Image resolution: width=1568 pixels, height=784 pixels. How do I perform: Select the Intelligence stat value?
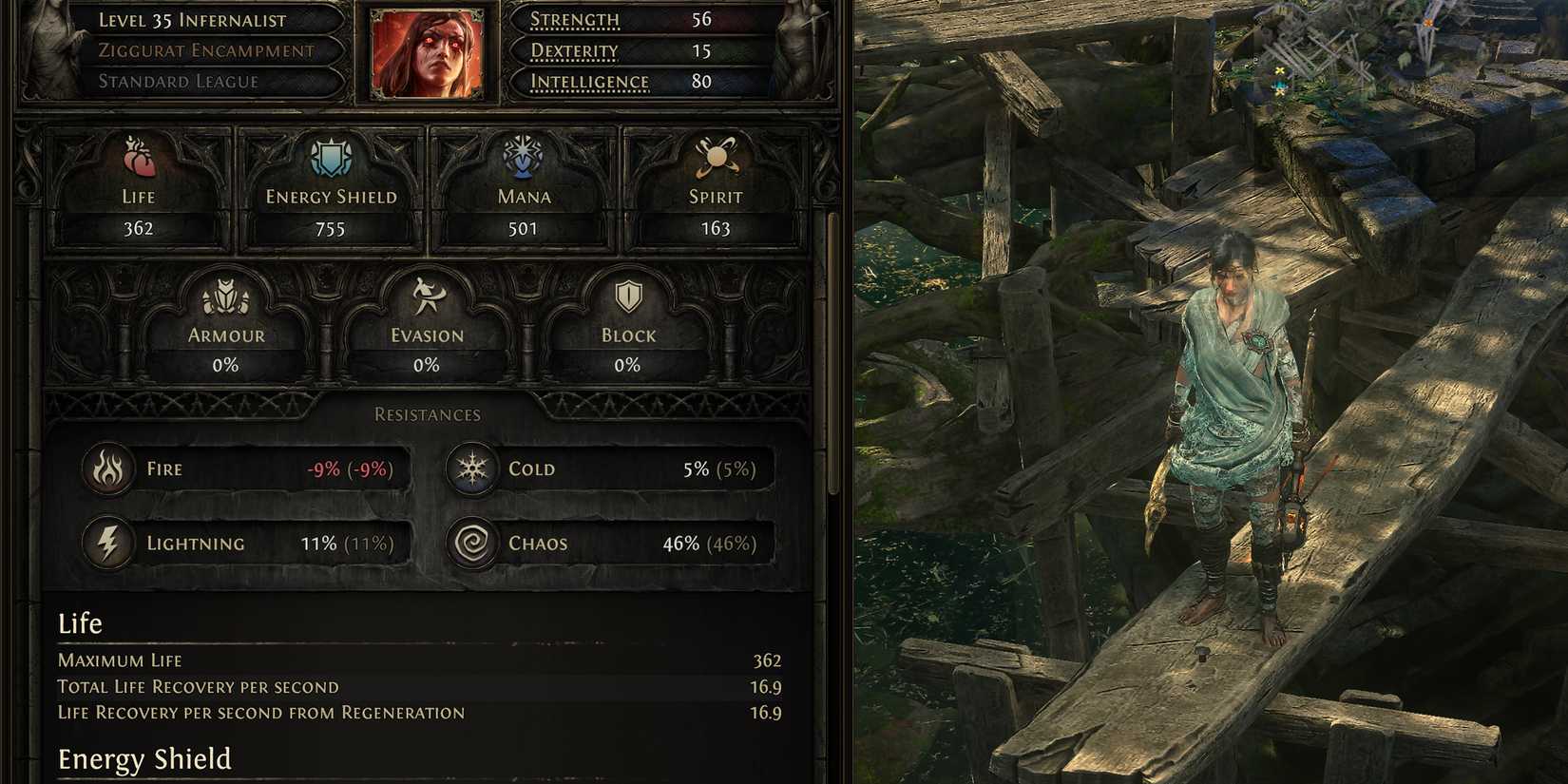click(x=701, y=82)
